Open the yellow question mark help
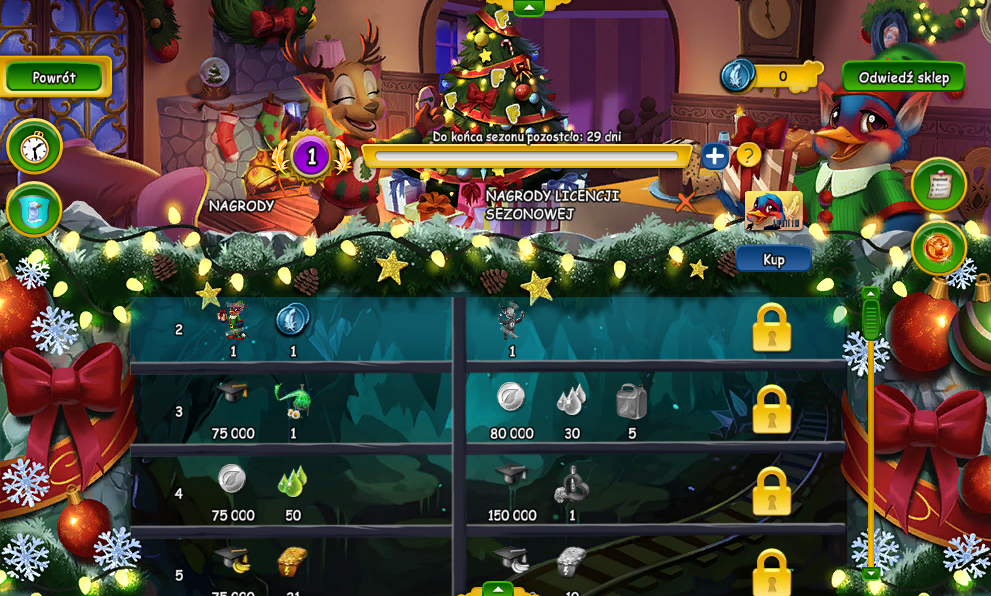This screenshot has height=596, width=991. click(x=747, y=155)
